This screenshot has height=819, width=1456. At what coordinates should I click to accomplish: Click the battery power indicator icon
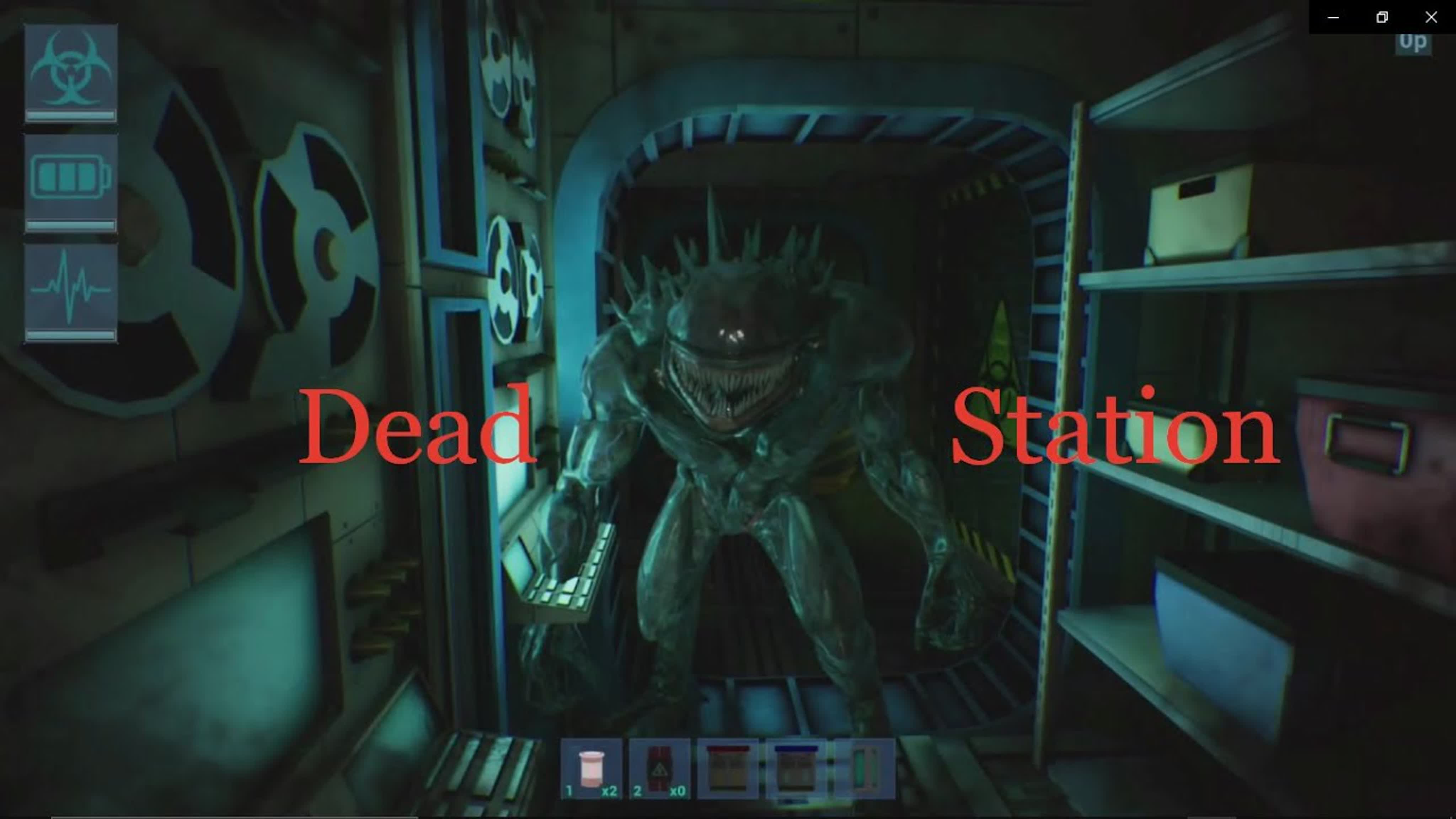coord(71,175)
